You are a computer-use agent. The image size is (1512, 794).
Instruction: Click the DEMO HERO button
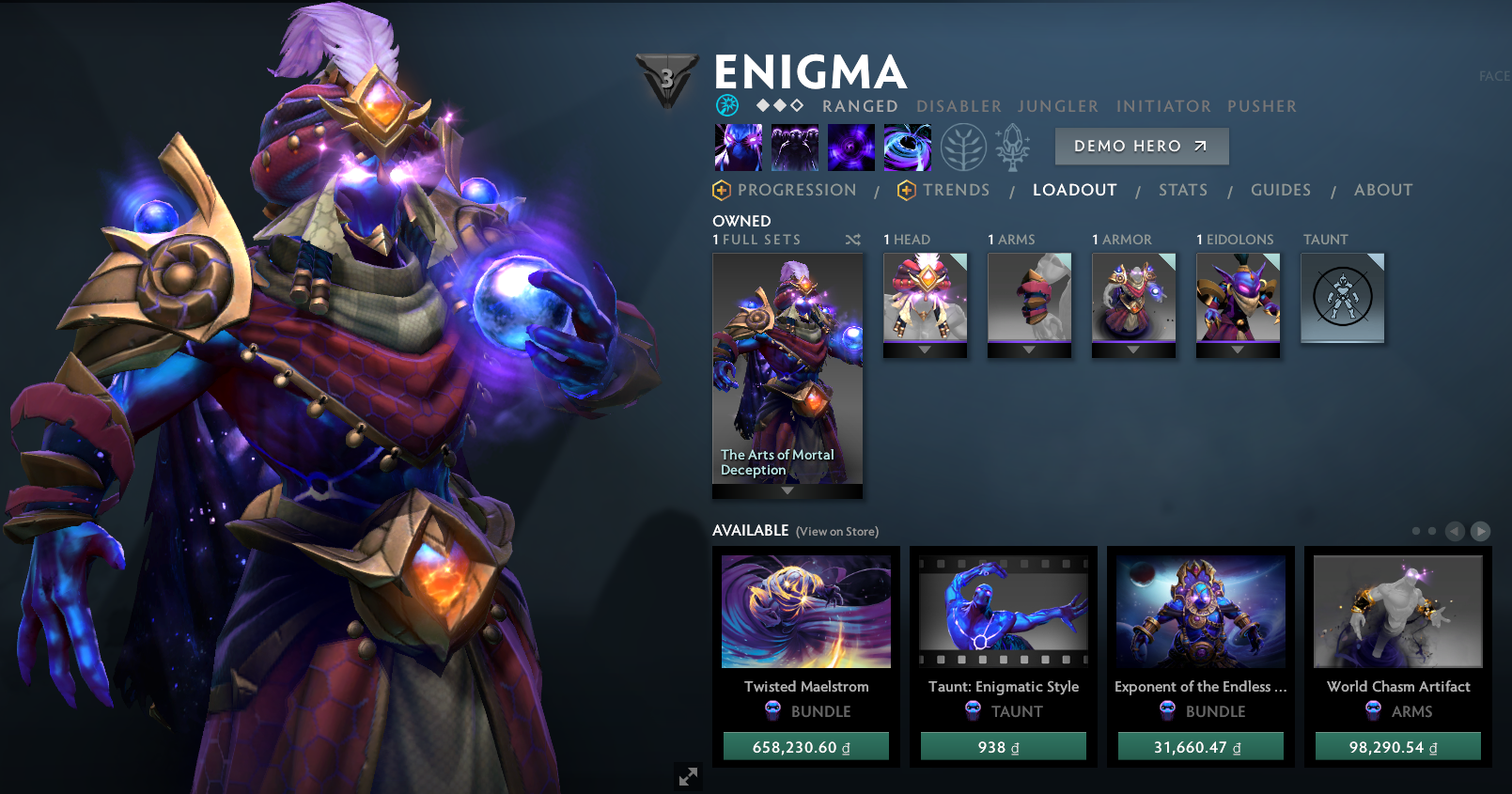[x=1141, y=146]
